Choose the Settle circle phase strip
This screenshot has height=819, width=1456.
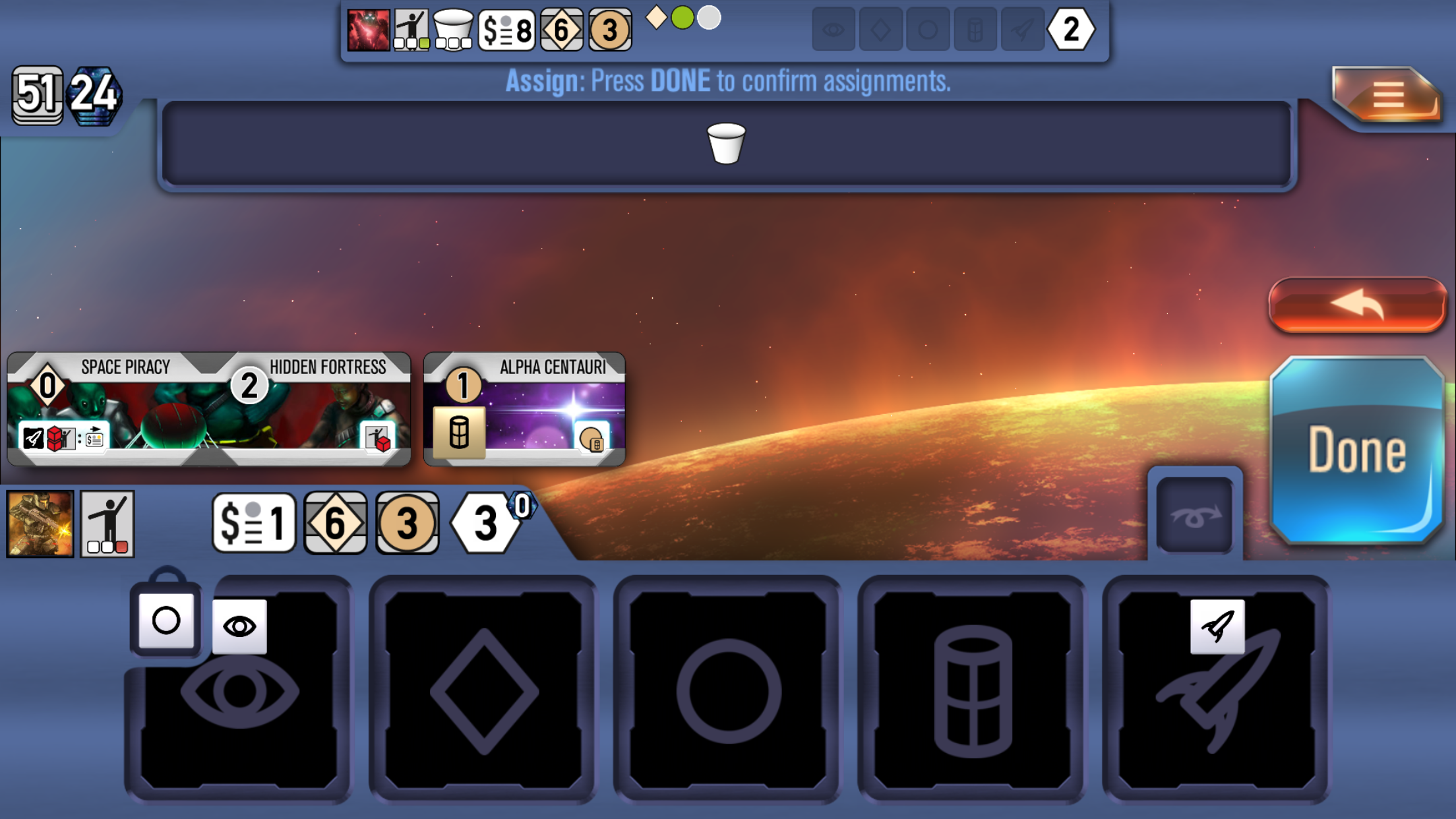tap(728, 690)
